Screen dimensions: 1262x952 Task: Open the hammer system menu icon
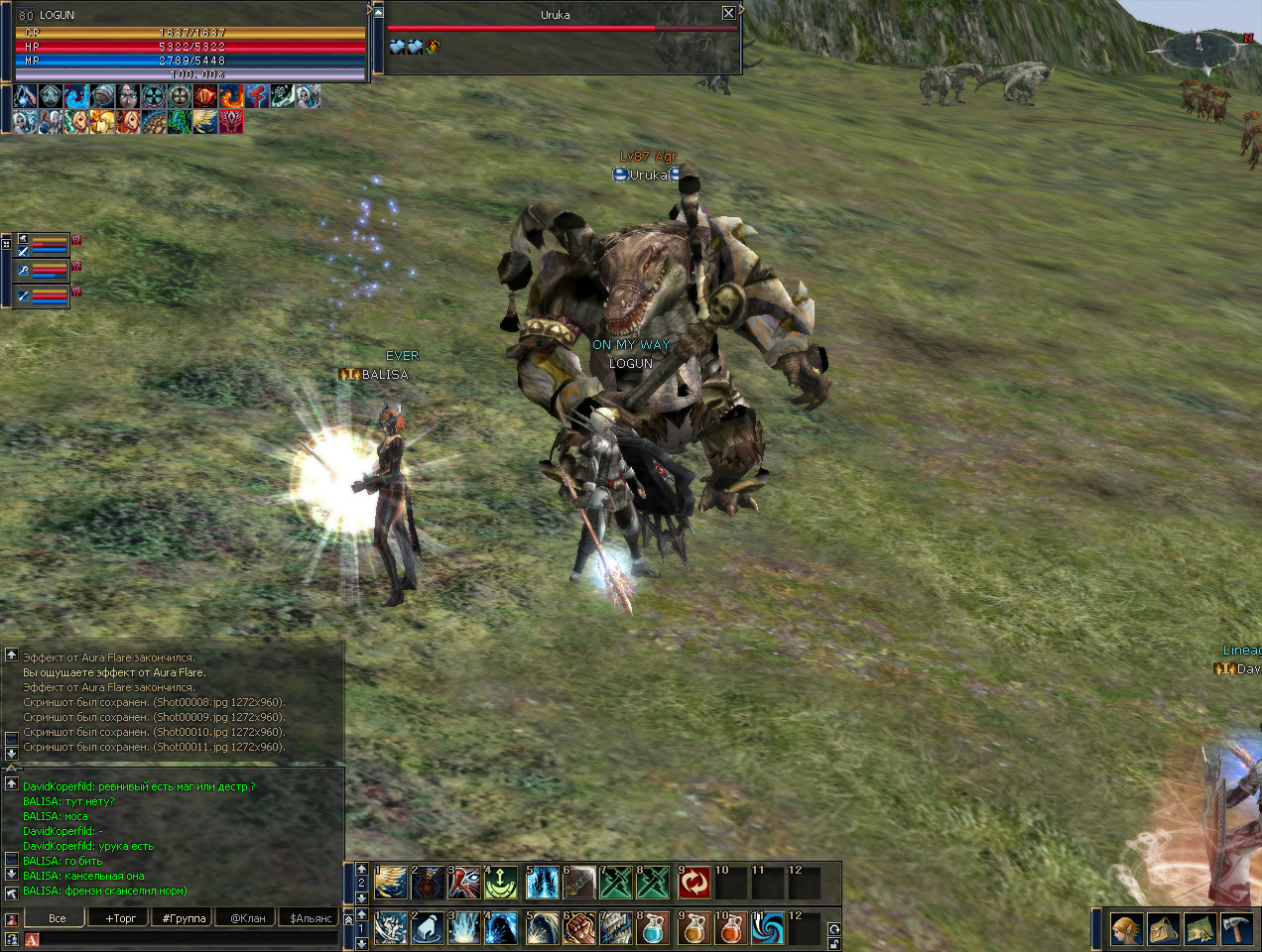pos(1236,929)
